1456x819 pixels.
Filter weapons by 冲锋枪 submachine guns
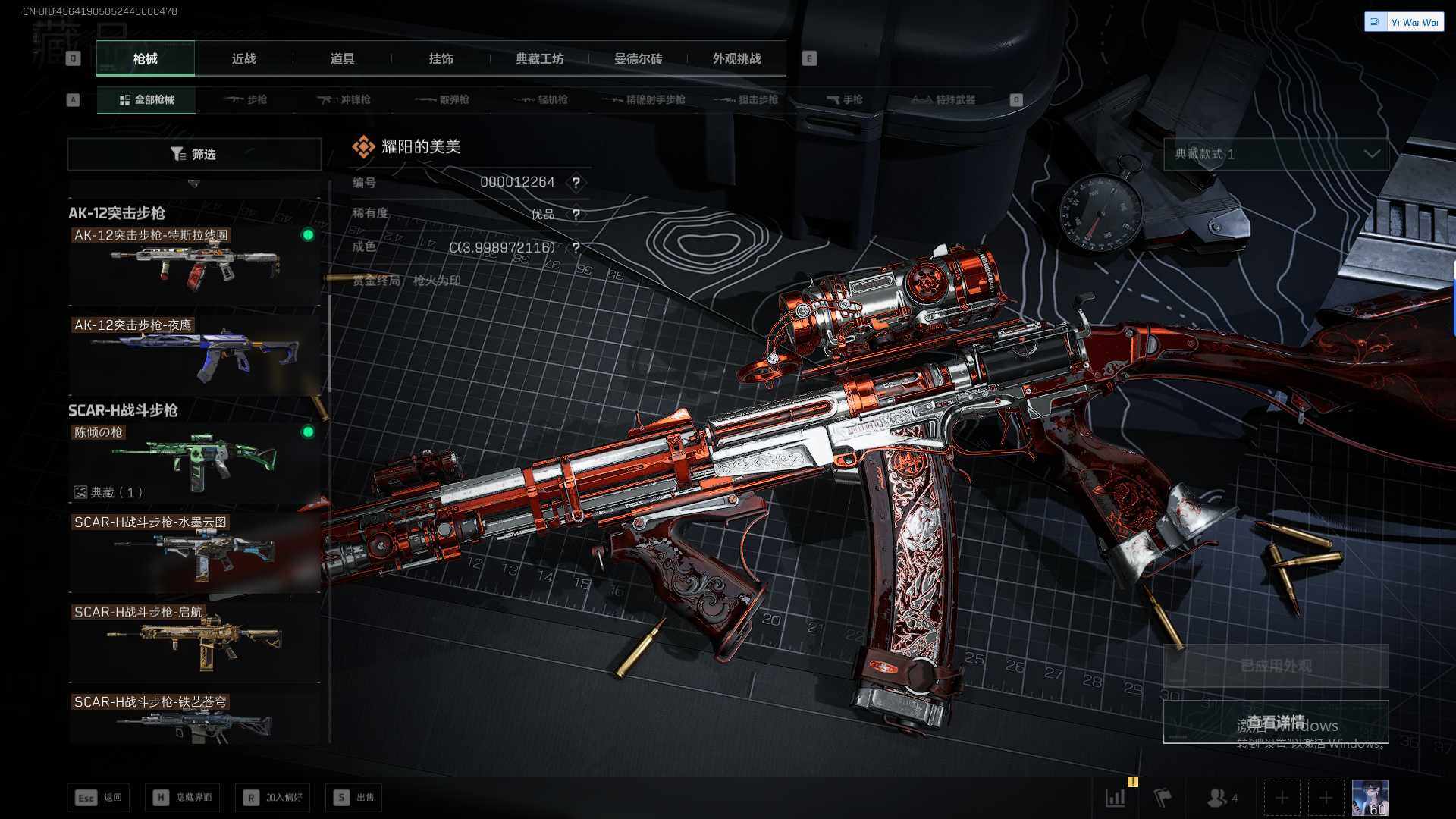tap(344, 99)
